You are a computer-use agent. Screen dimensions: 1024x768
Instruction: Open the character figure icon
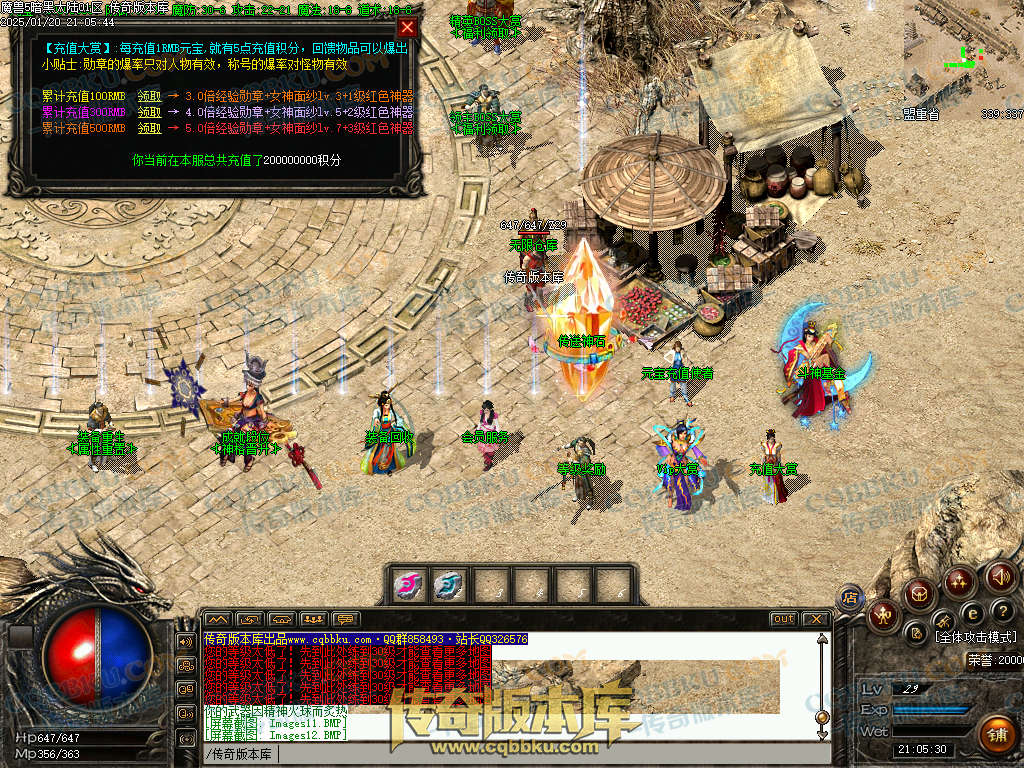(883, 614)
